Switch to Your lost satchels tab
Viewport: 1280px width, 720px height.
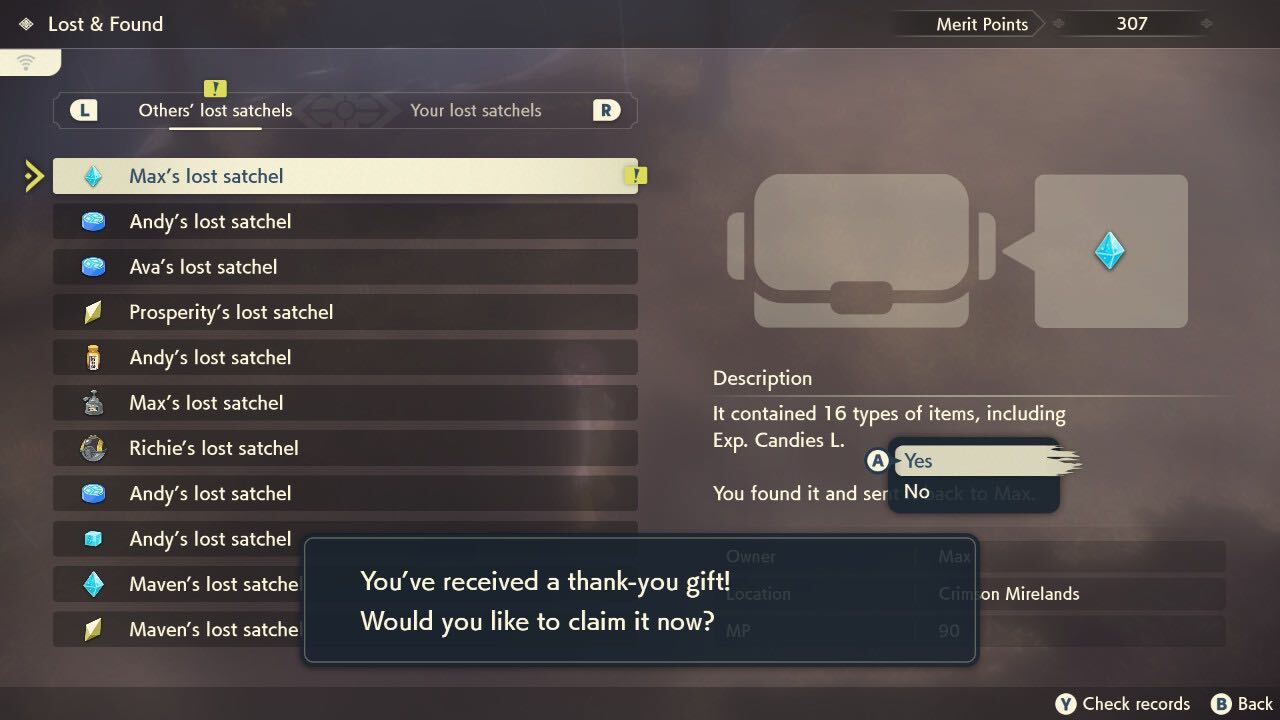click(475, 111)
